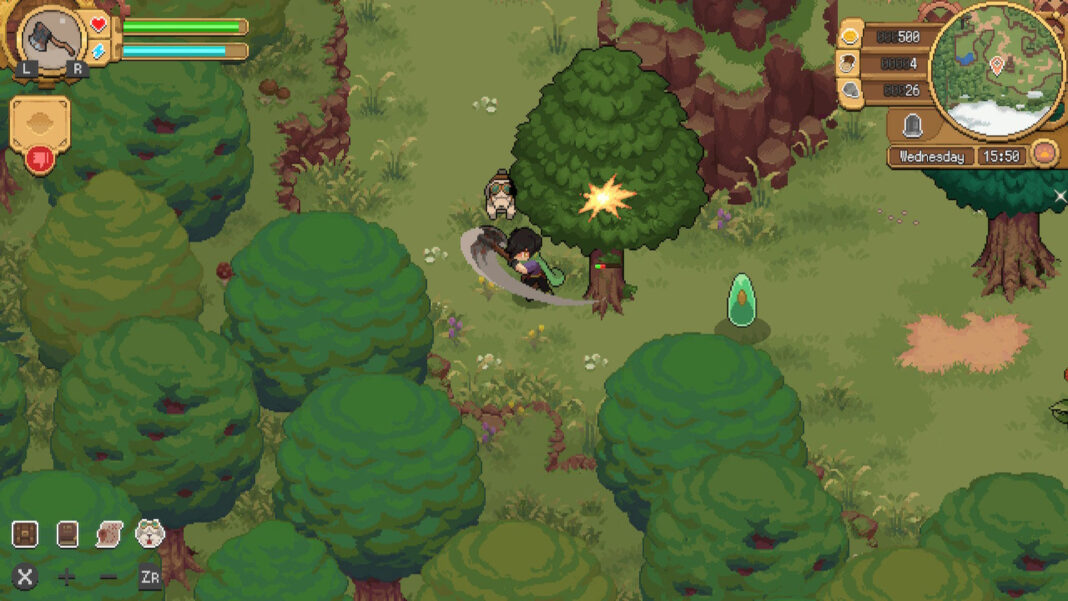Open the chest inventory icon
This screenshot has height=601, width=1068.
[25, 534]
